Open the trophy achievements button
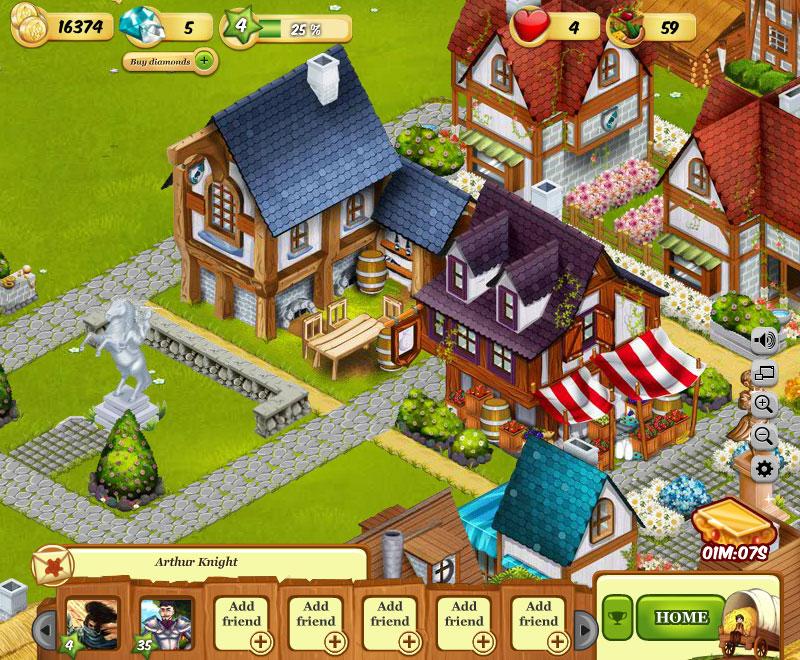 pyautogui.click(x=617, y=618)
